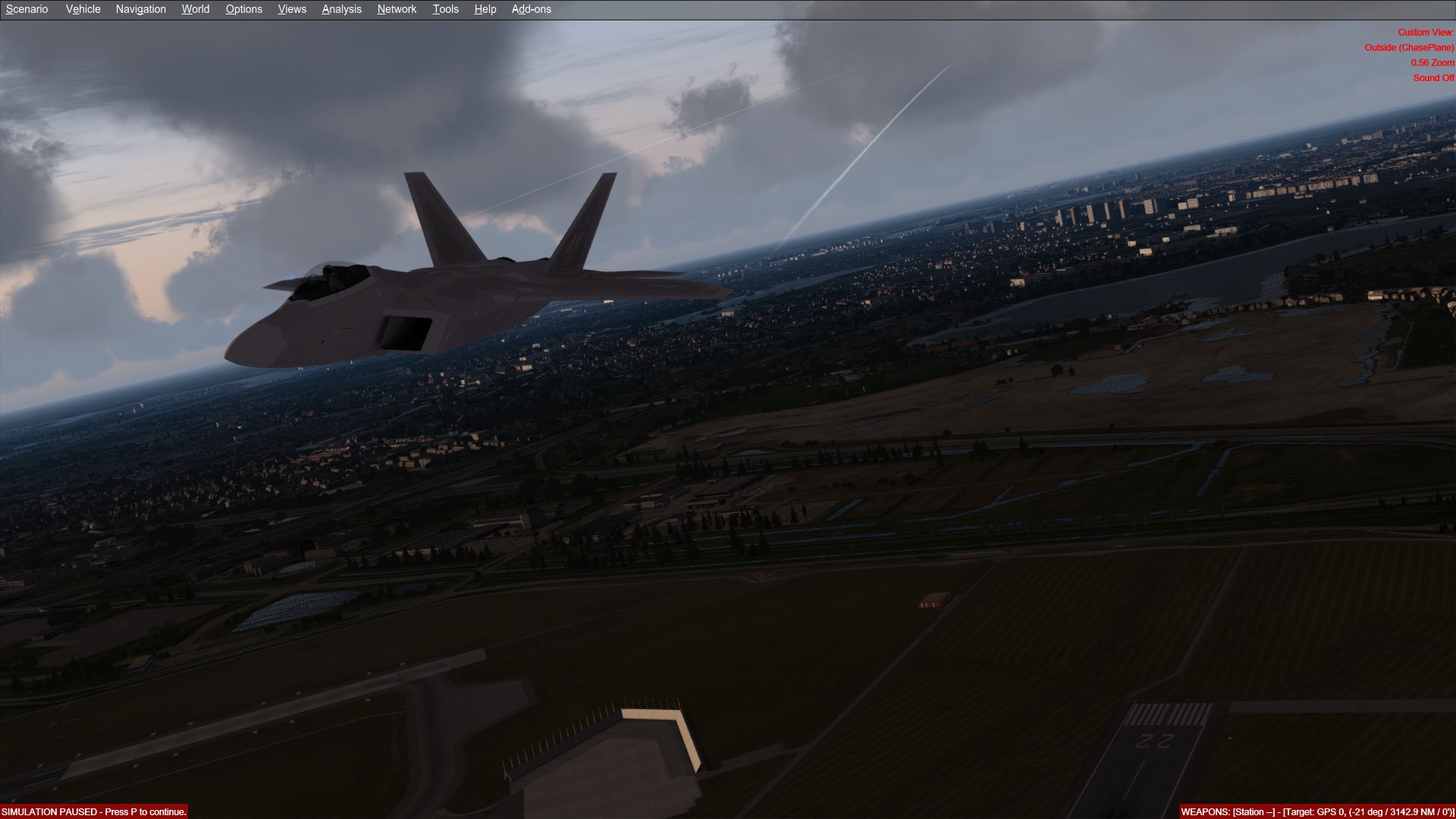Choose the Network menu
The image size is (1456, 819).
tap(397, 9)
